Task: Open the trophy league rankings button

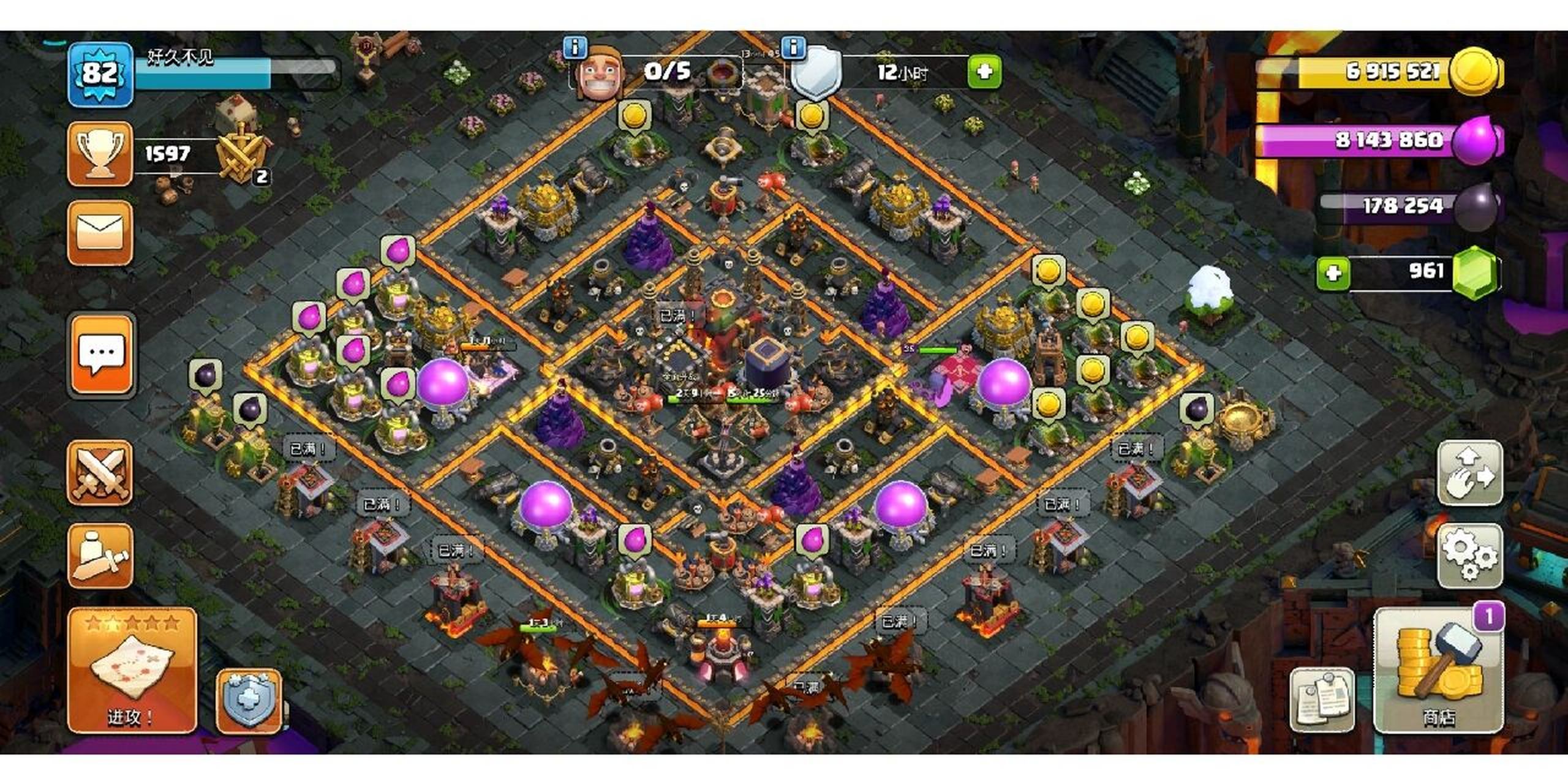Action: coord(100,154)
